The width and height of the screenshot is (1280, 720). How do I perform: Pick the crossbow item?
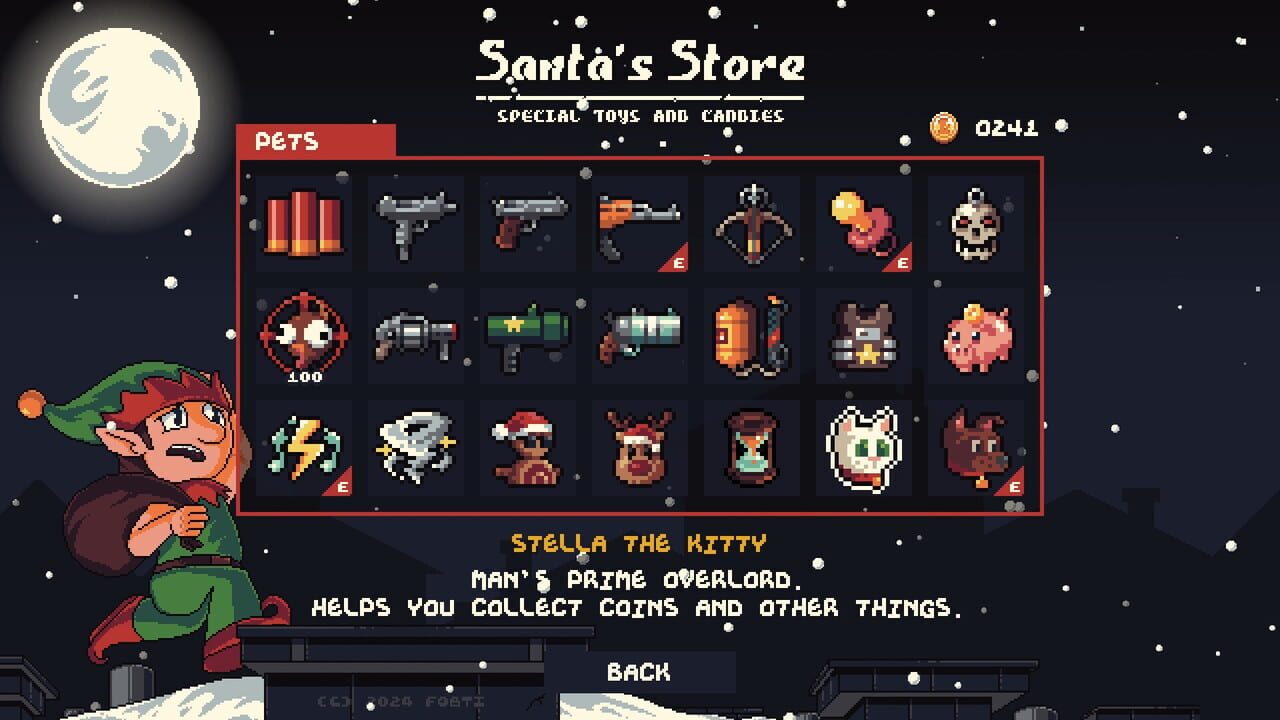pos(751,224)
